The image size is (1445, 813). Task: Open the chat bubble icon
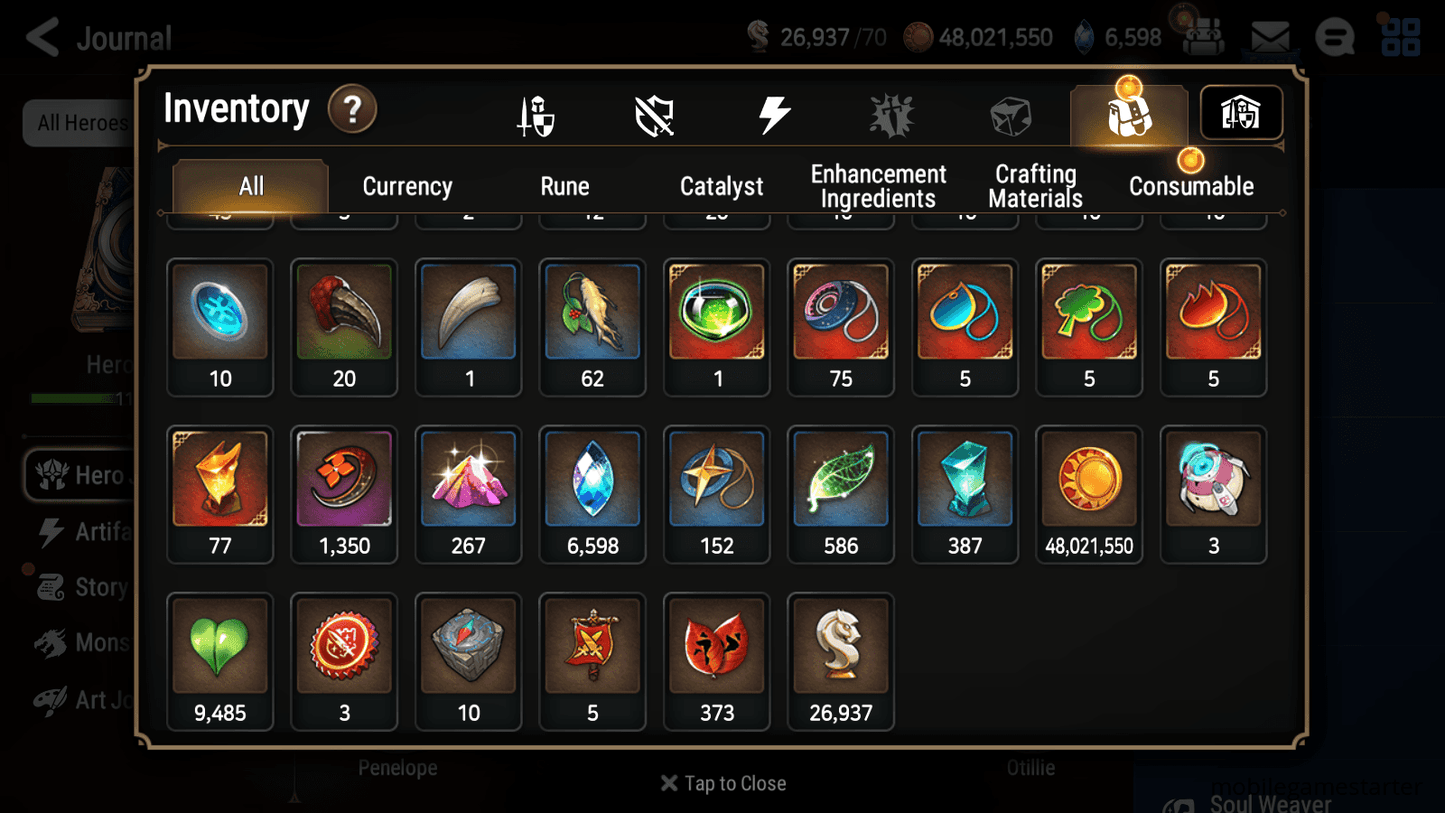pyautogui.click(x=1335, y=36)
